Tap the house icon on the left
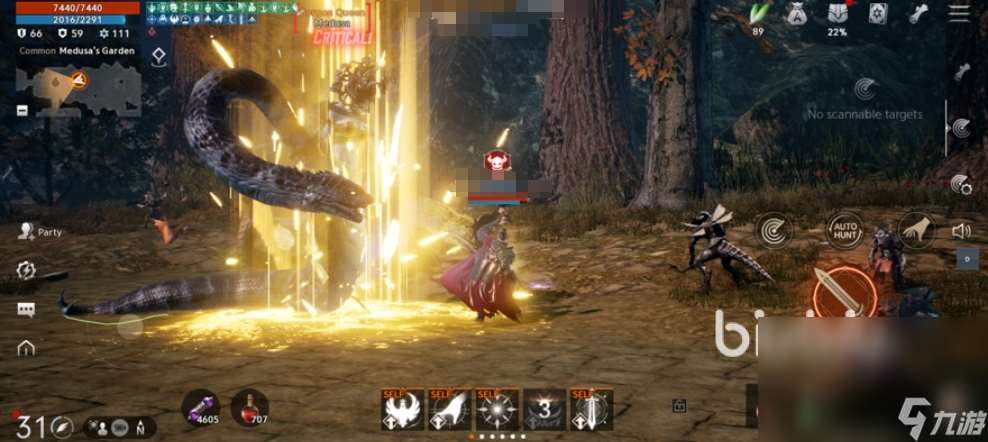The height and width of the screenshot is (442, 988). pos(26,348)
